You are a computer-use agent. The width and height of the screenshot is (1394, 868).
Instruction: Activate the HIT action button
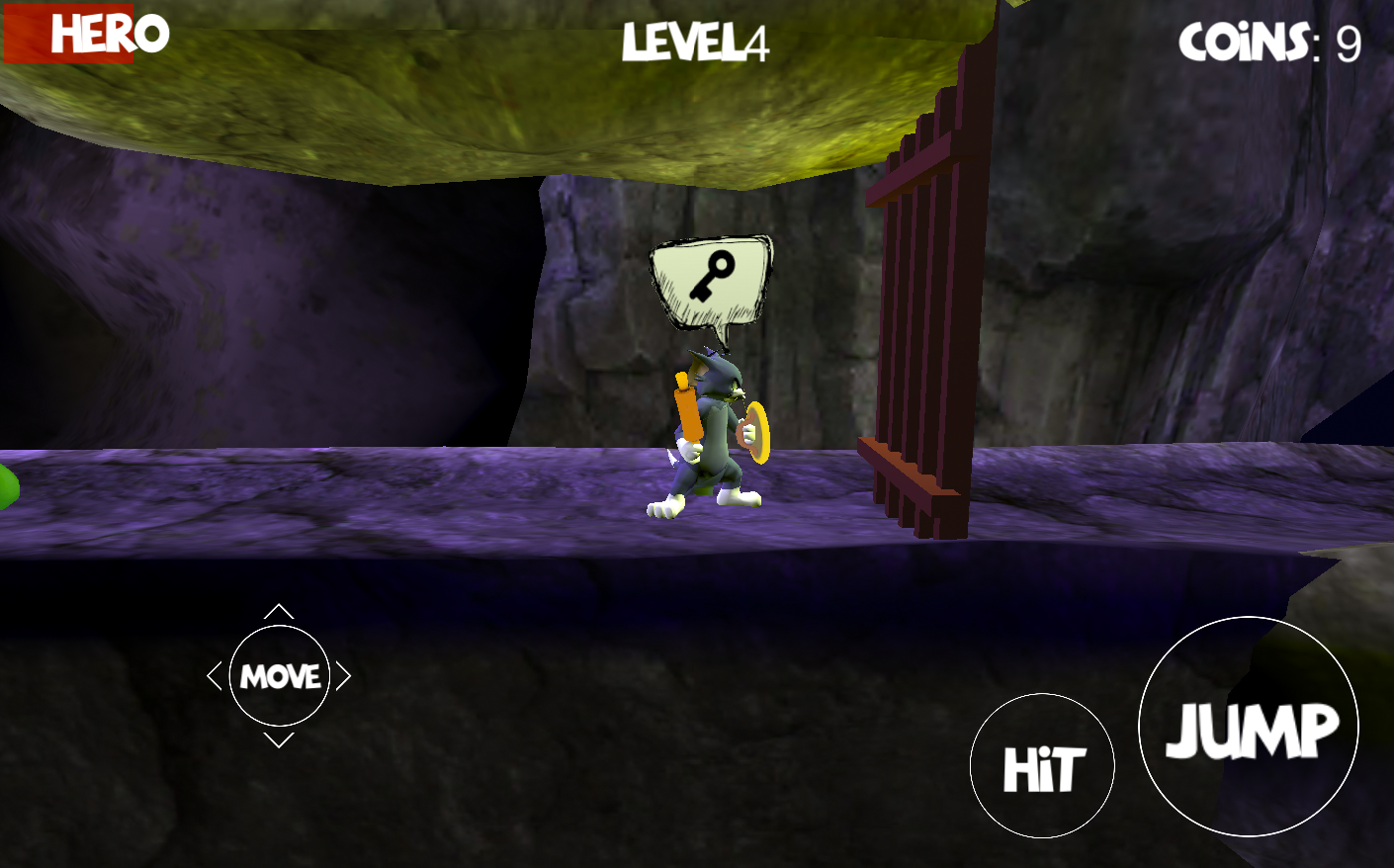pyautogui.click(x=1042, y=764)
